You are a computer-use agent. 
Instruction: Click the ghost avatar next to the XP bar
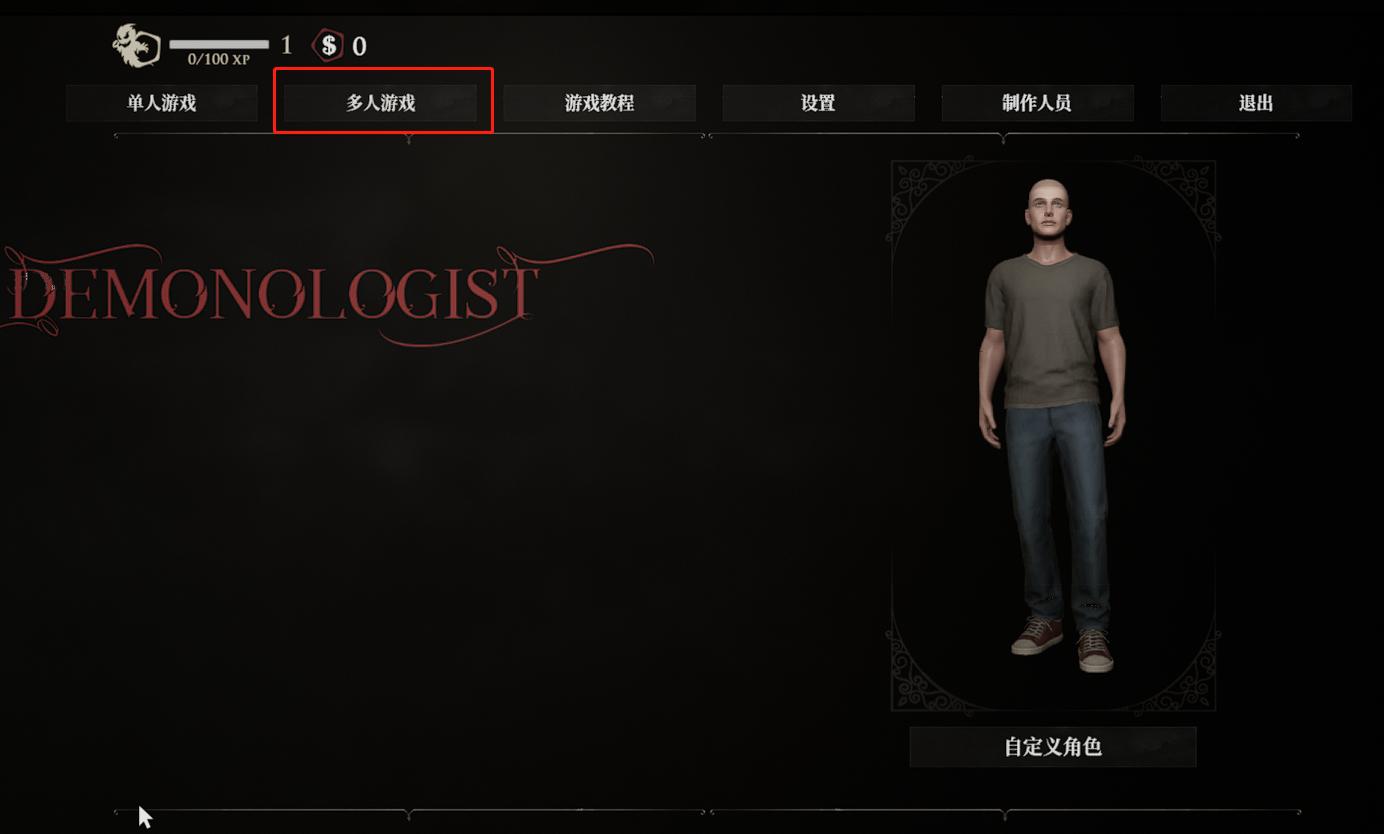point(137,45)
